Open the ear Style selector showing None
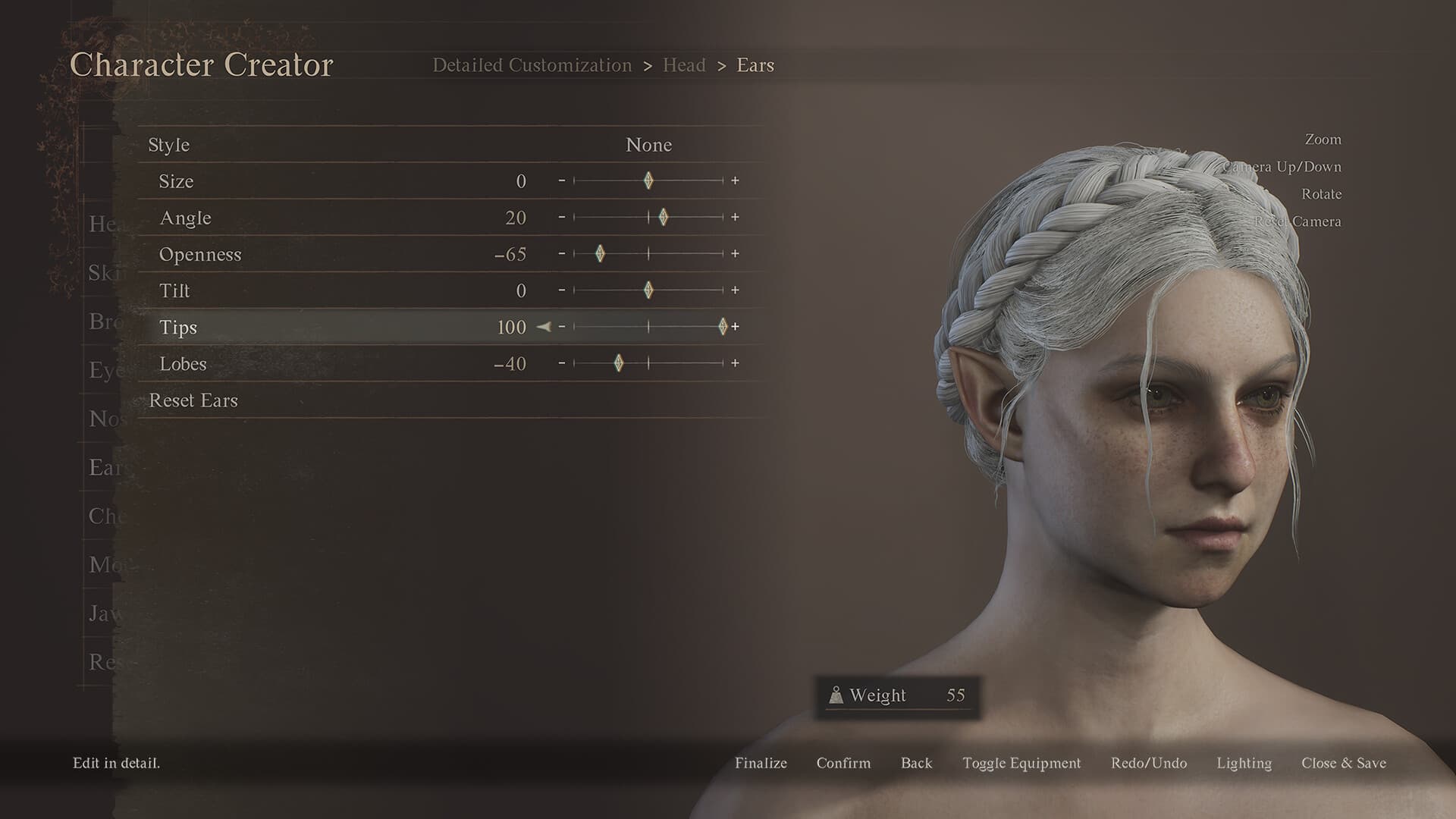Viewport: 1456px width, 819px height. coord(648,144)
